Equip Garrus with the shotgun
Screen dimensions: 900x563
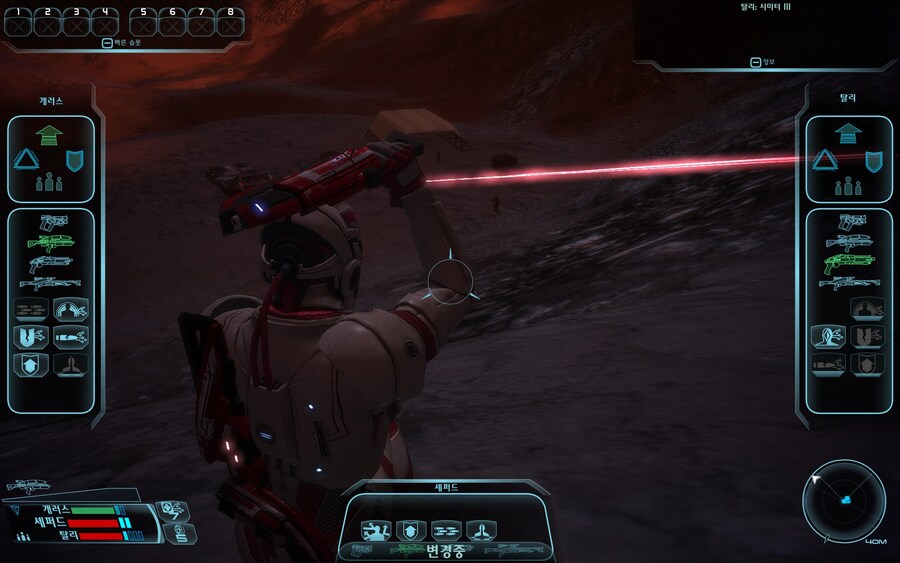pos(51,263)
